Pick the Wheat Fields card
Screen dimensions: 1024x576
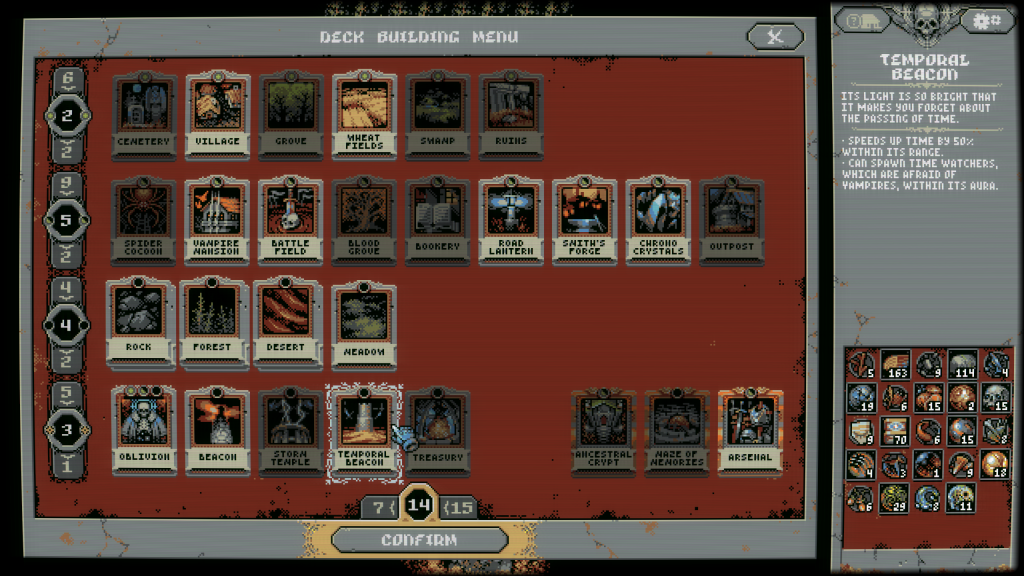[364, 115]
